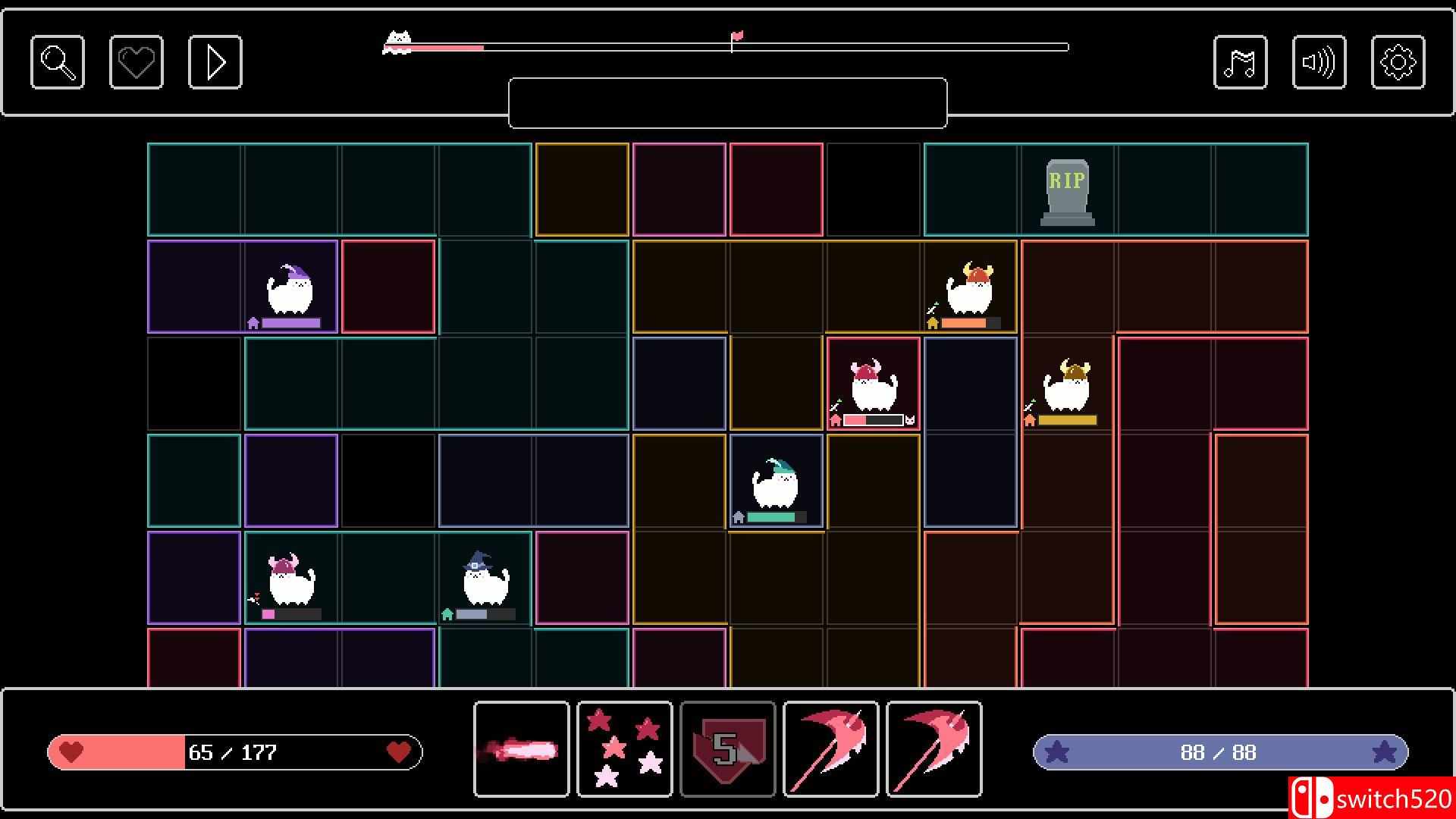Click the comet projectile ability icon

tap(521, 749)
